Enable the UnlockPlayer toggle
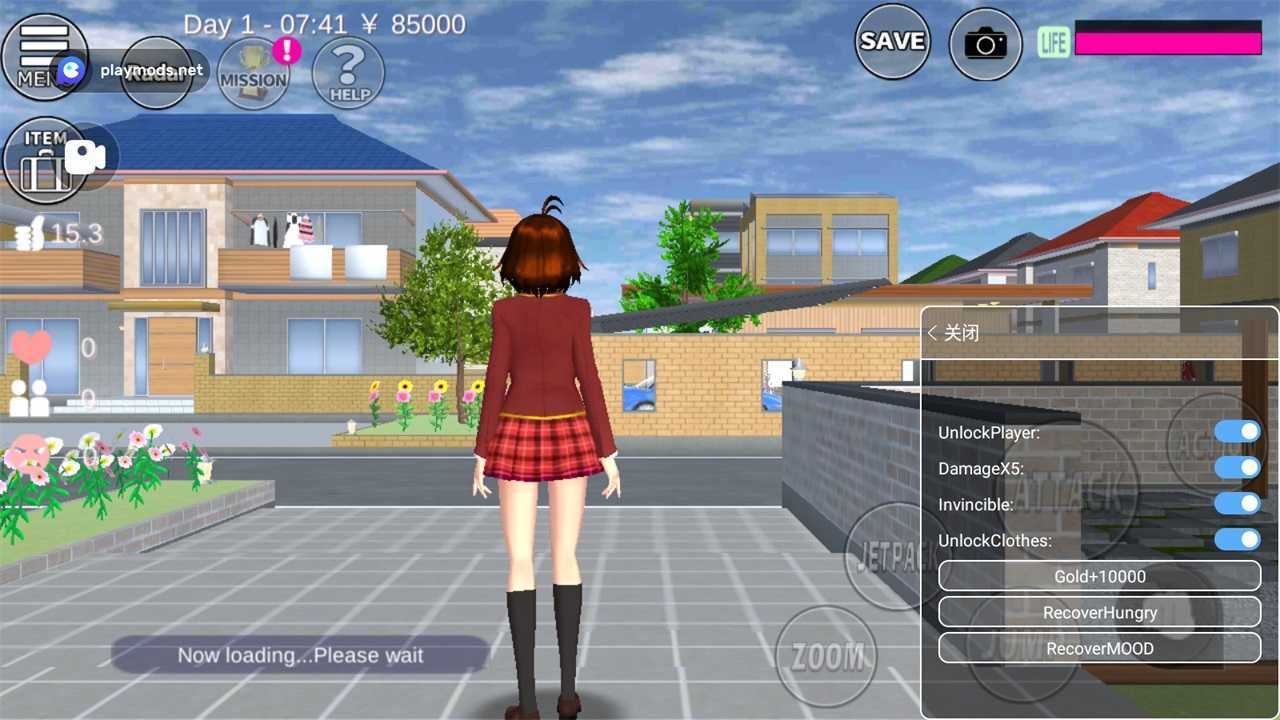 pyautogui.click(x=1240, y=432)
